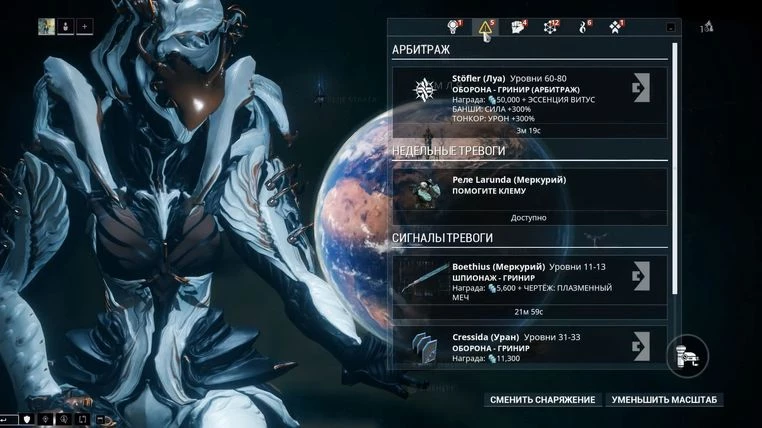Open the chat entry box
762x428 pixels.
click(x=8, y=418)
